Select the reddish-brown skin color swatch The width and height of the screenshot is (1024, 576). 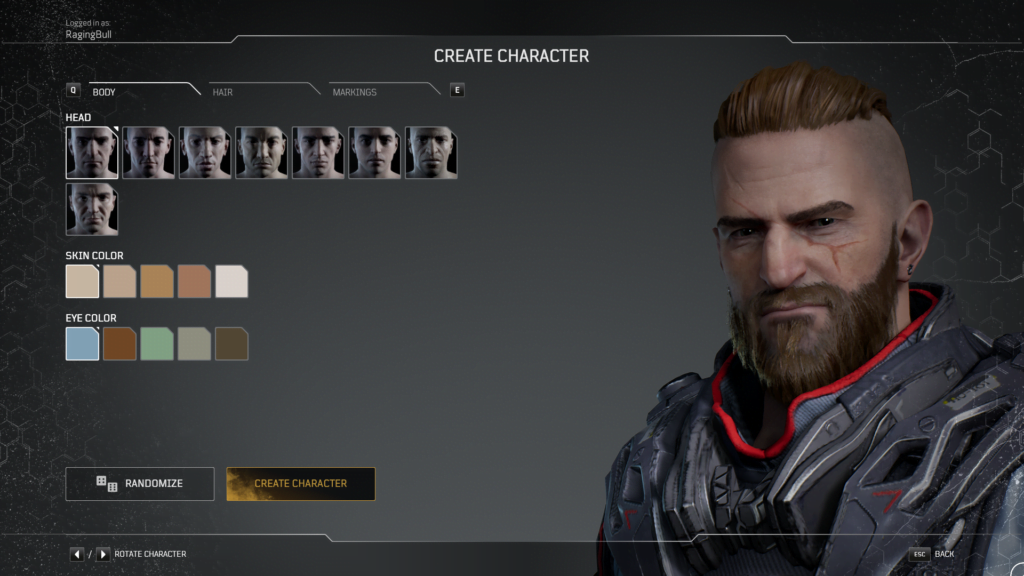pyautogui.click(x=194, y=282)
